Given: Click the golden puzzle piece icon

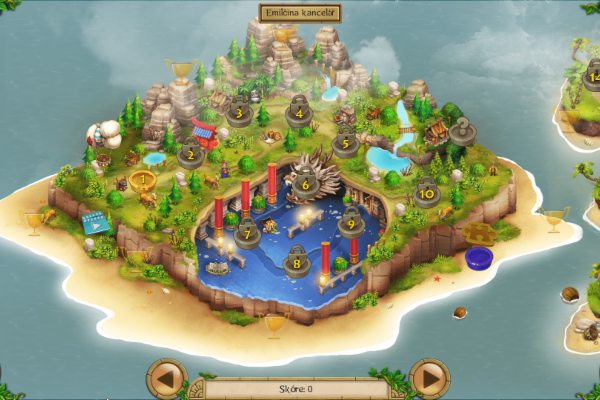Looking at the screenshot, I should (x=482, y=235).
